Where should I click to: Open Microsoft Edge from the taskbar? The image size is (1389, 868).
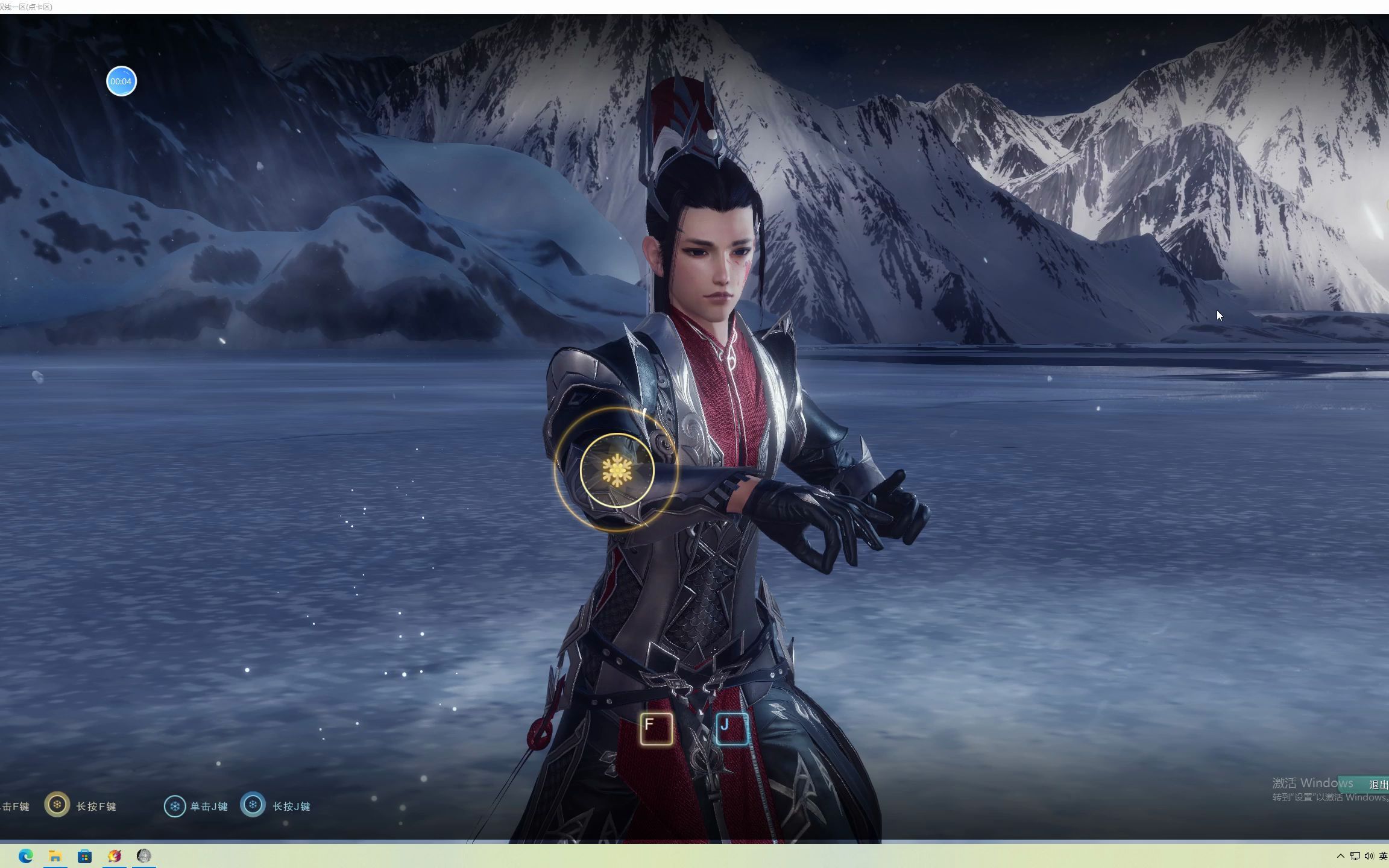click(25, 856)
